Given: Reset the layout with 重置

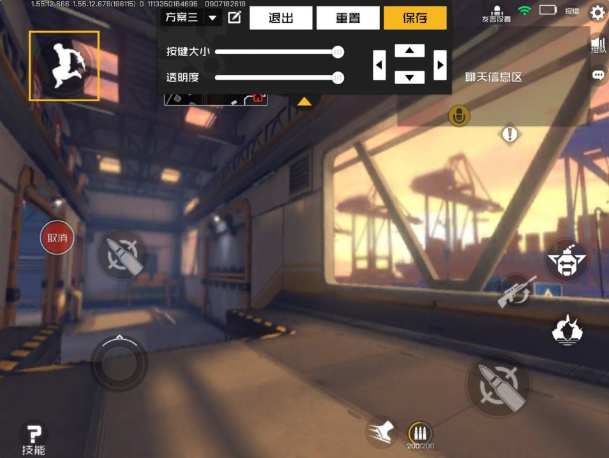Looking at the screenshot, I should [x=347, y=18].
